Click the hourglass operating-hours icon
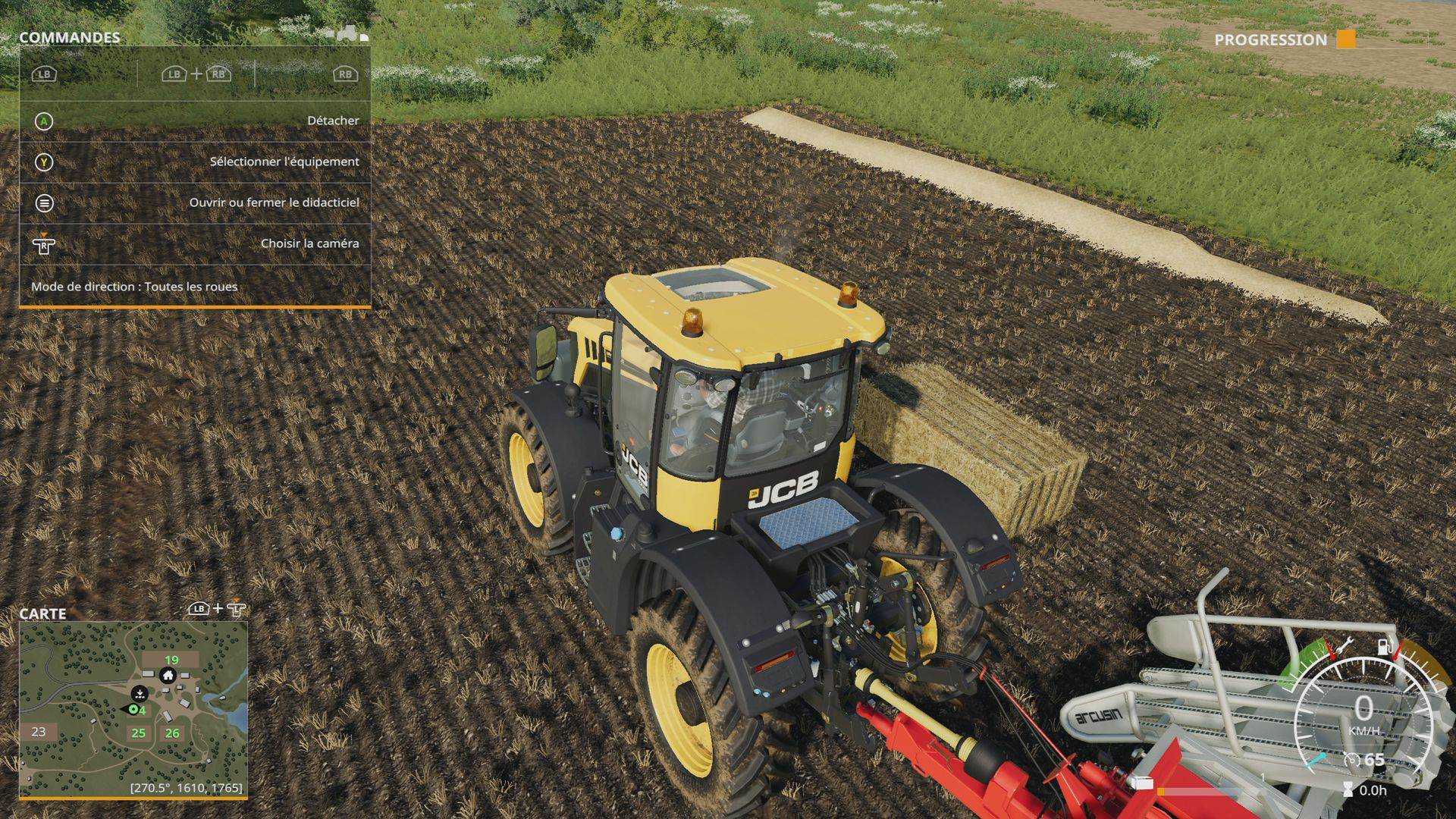 click(x=1347, y=789)
